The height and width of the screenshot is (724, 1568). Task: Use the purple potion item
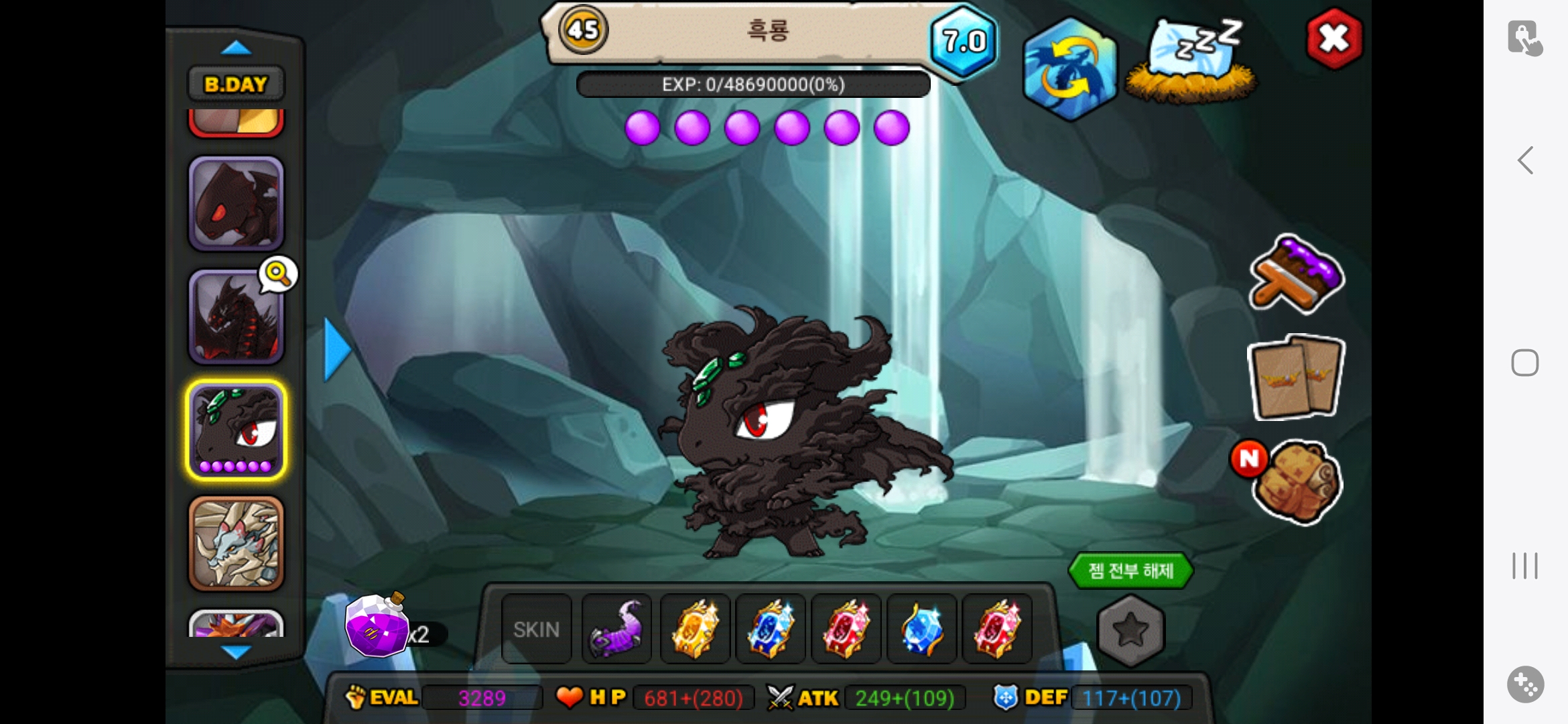[377, 627]
